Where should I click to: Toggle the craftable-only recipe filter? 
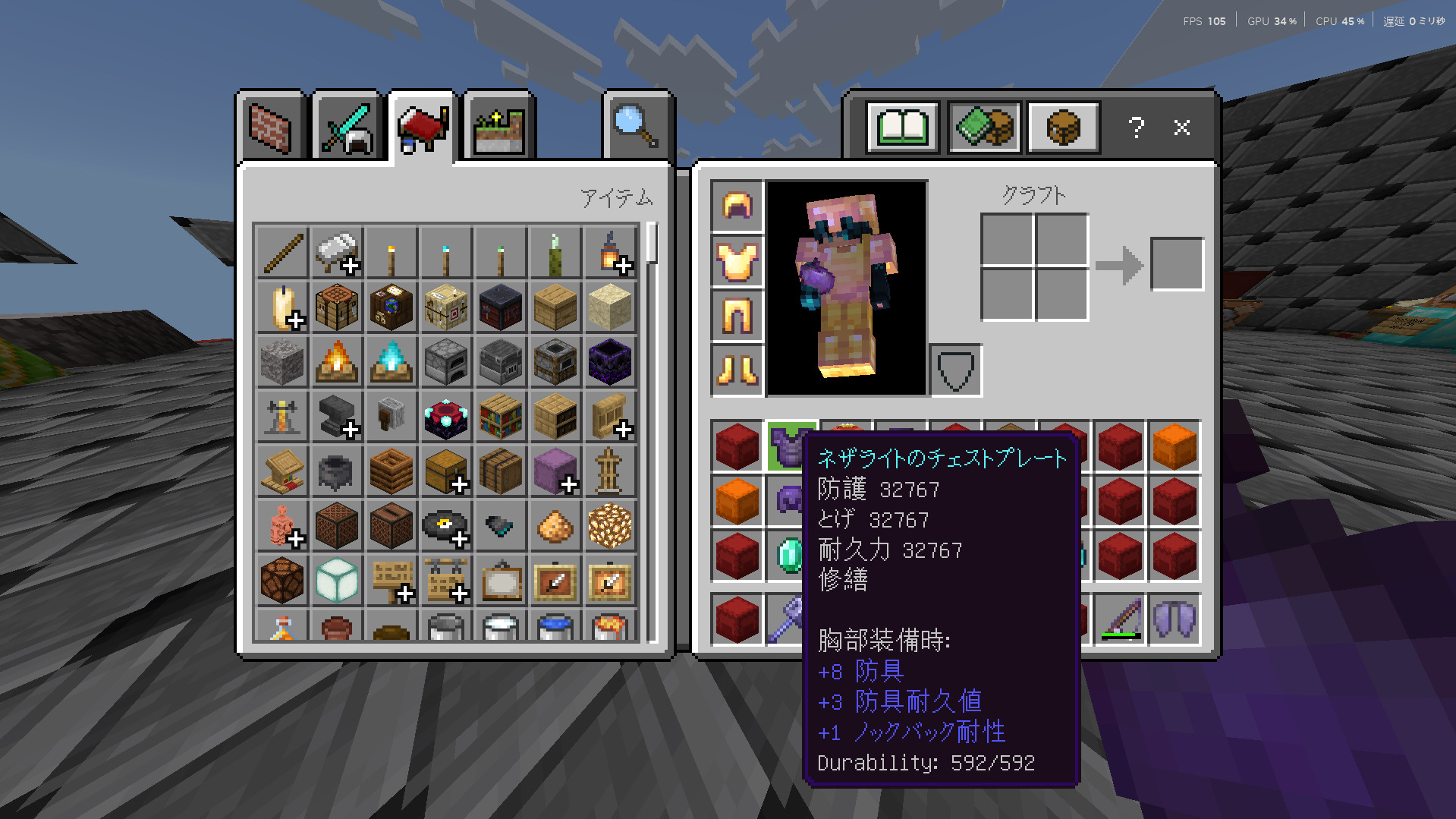983,127
